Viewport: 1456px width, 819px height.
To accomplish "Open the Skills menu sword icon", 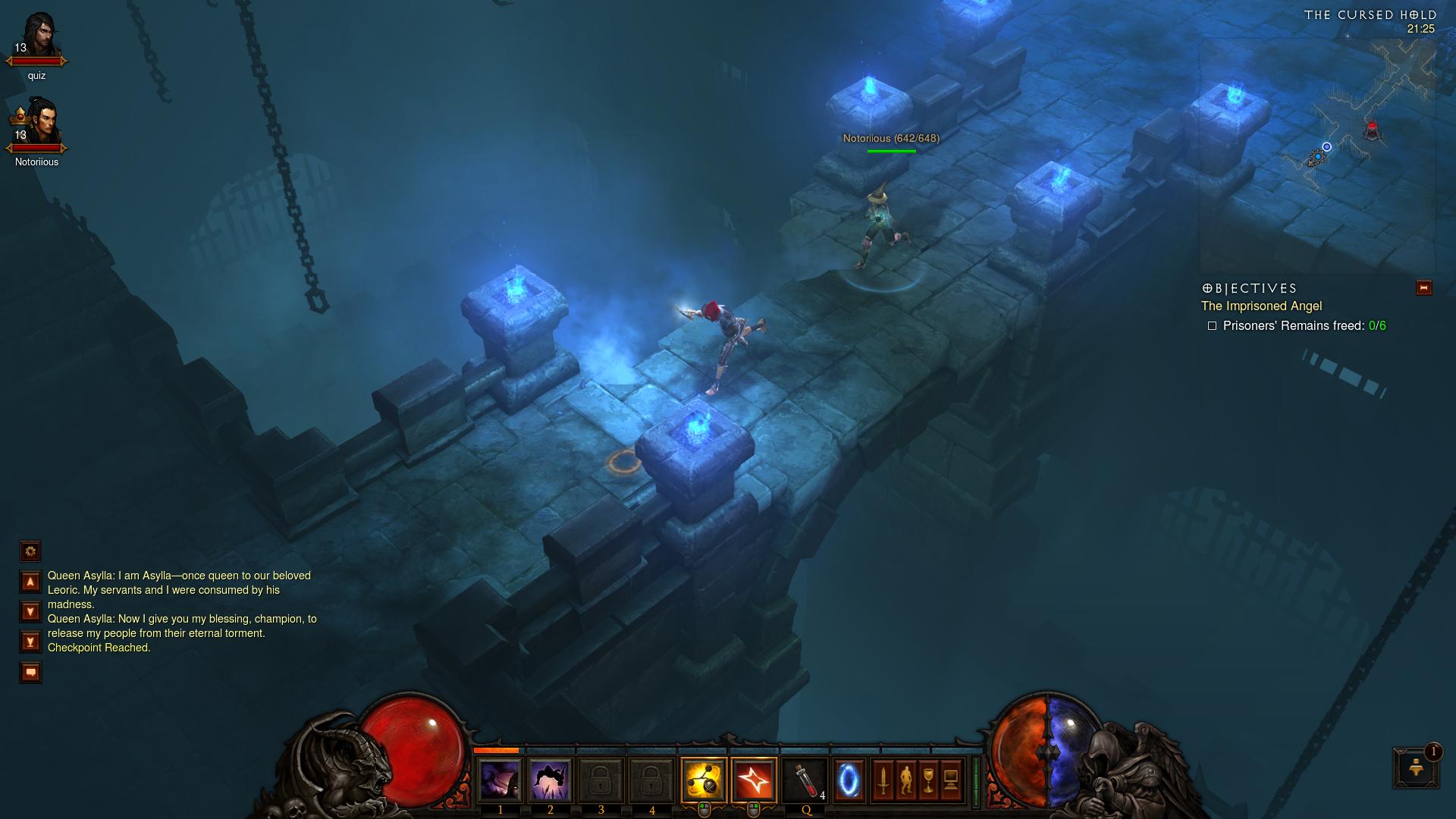I will click(883, 780).
